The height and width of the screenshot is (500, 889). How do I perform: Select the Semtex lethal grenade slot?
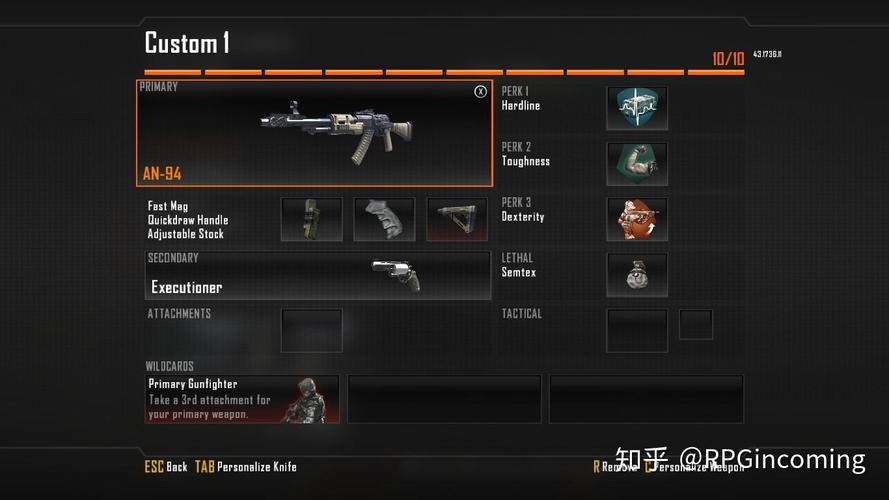coord(637,274)
